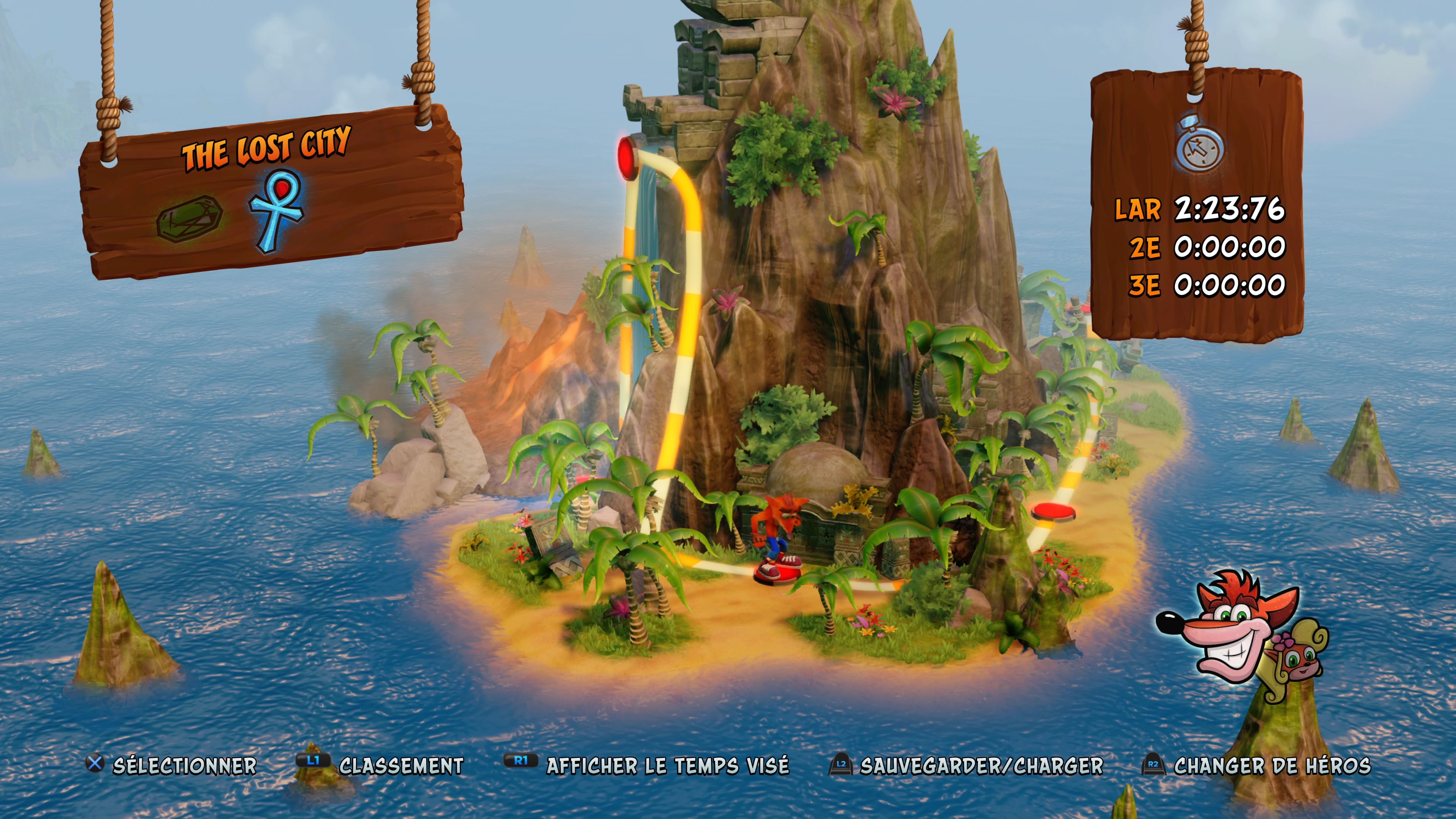
Task: Open The Lost City level sign
Action: tap(266, 148)
